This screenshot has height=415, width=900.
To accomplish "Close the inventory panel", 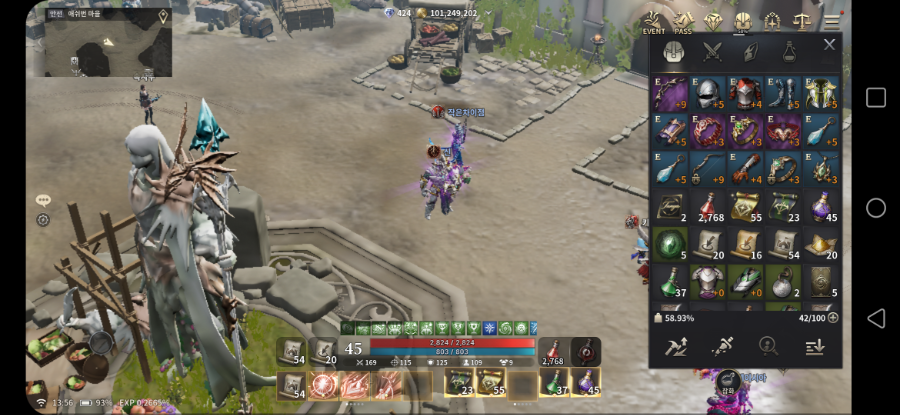I will [x=829, y=45].
